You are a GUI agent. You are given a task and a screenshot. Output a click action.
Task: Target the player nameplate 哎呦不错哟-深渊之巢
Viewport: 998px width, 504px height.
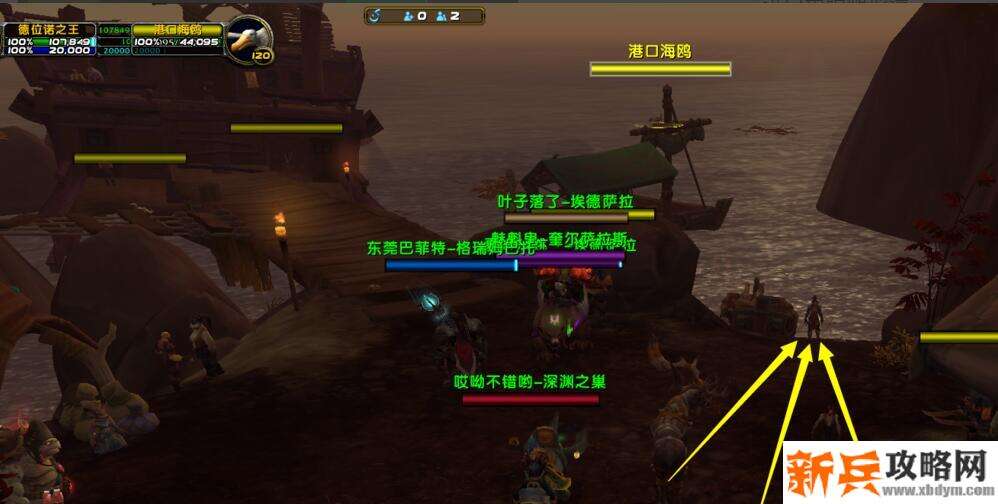click(530, 399)
